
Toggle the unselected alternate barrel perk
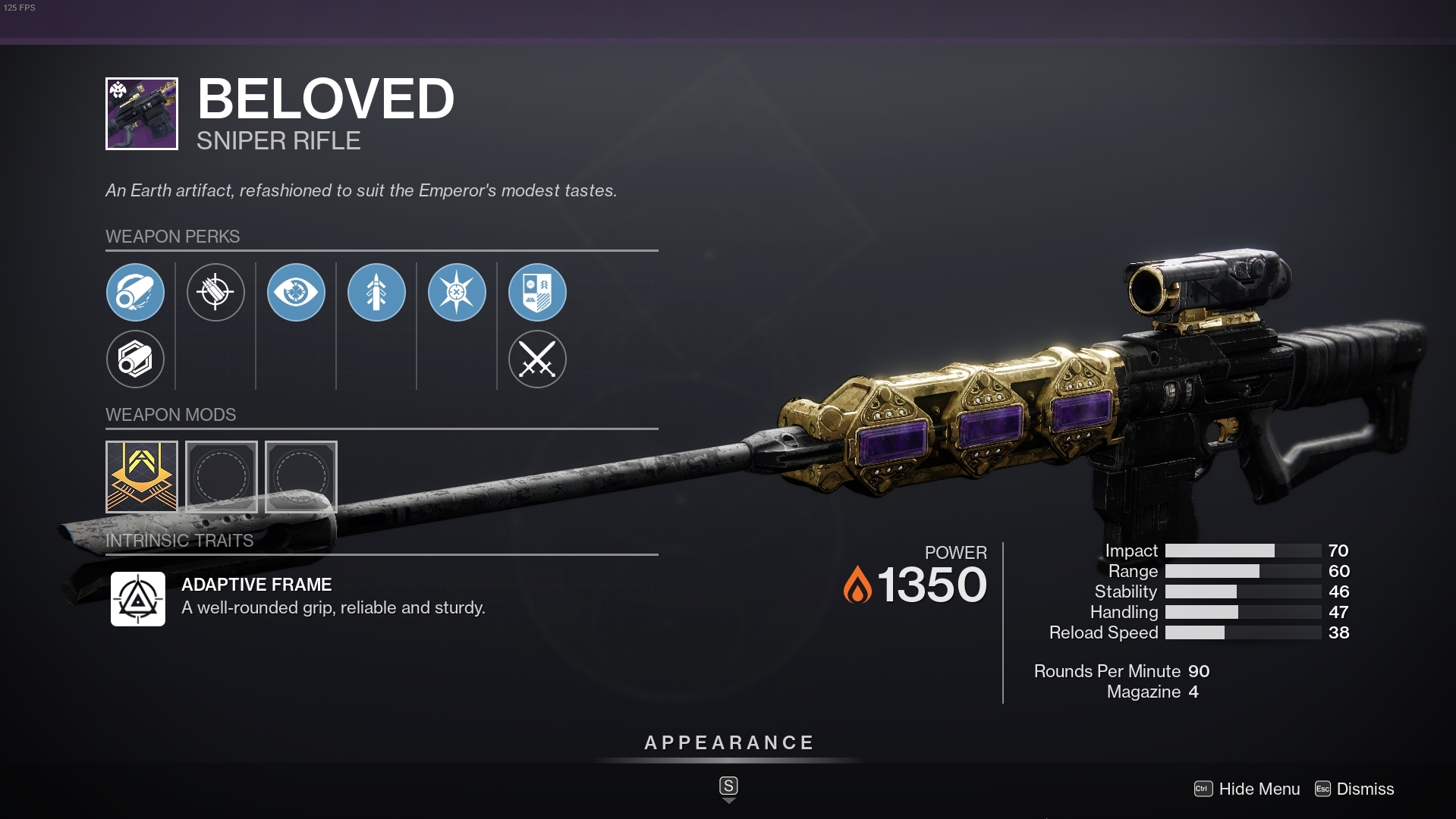click(x=135, y=359)
